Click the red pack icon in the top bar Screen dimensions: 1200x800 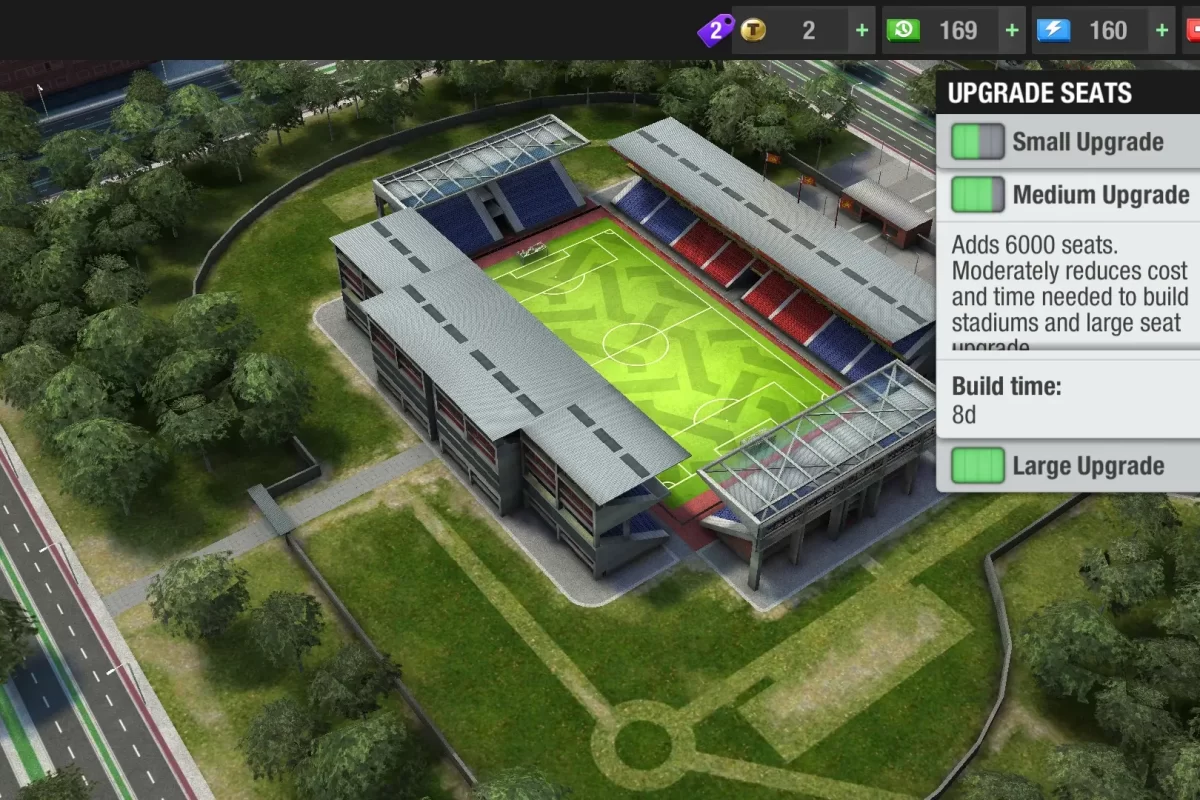pos(1192,31)
